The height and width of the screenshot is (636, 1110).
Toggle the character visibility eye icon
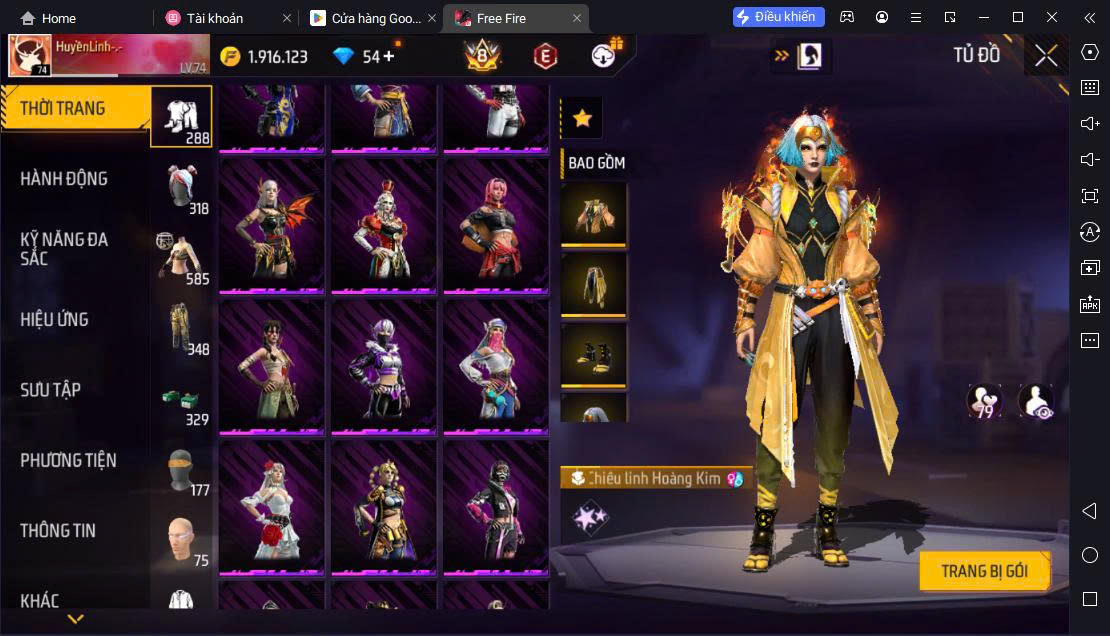[x=1035, y=402]
